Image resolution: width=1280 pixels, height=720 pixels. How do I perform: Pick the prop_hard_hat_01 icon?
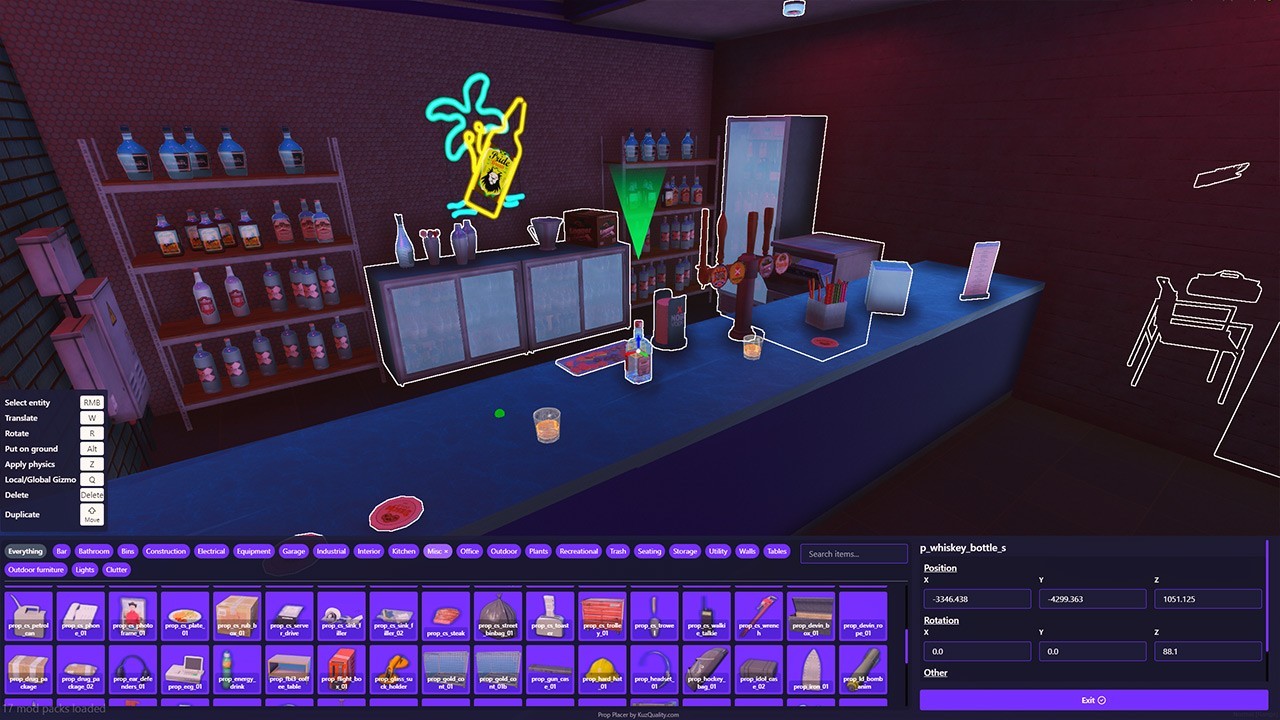pos(601,670)
